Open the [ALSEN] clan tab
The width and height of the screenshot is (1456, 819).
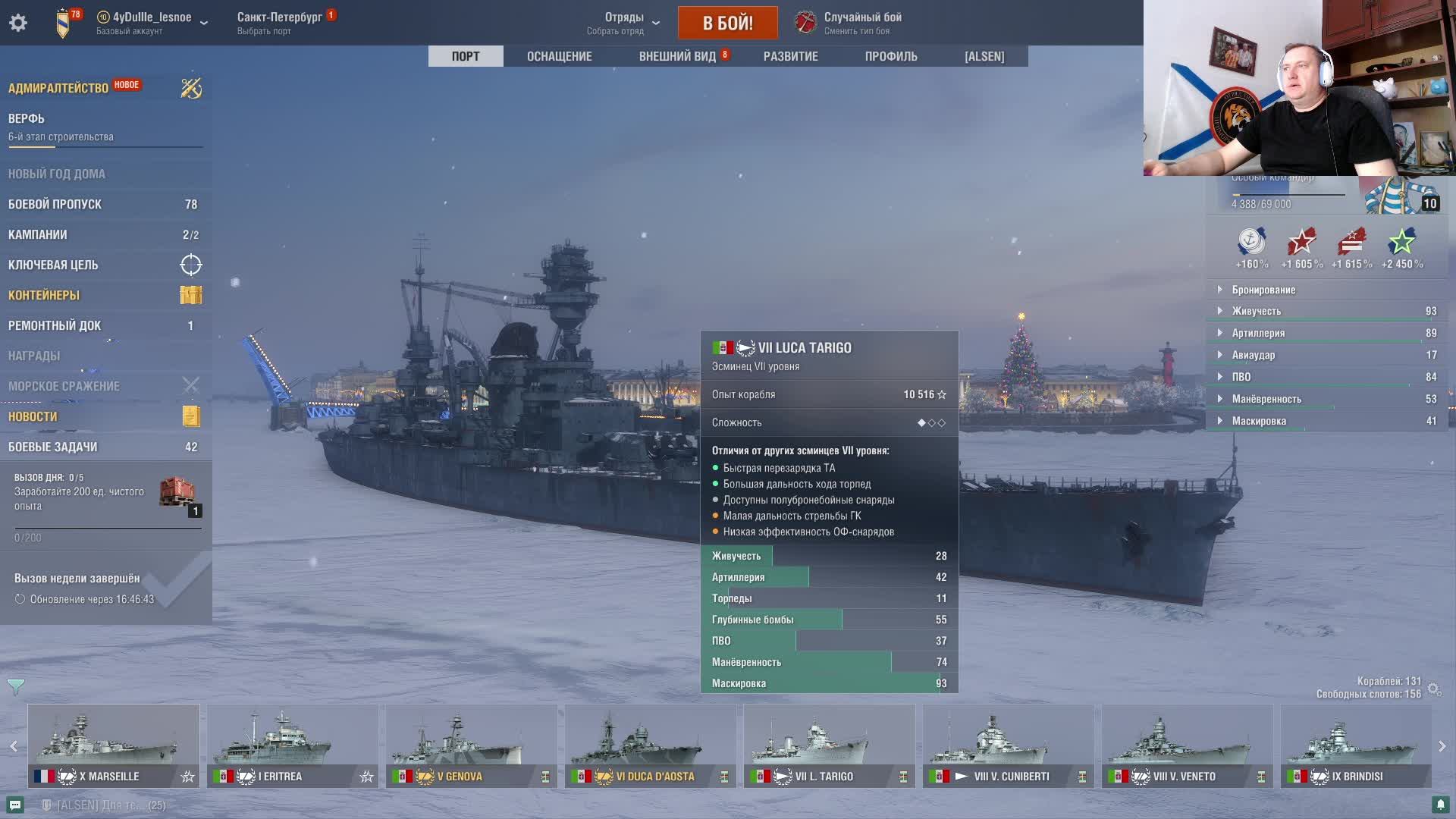click(984, 56)
